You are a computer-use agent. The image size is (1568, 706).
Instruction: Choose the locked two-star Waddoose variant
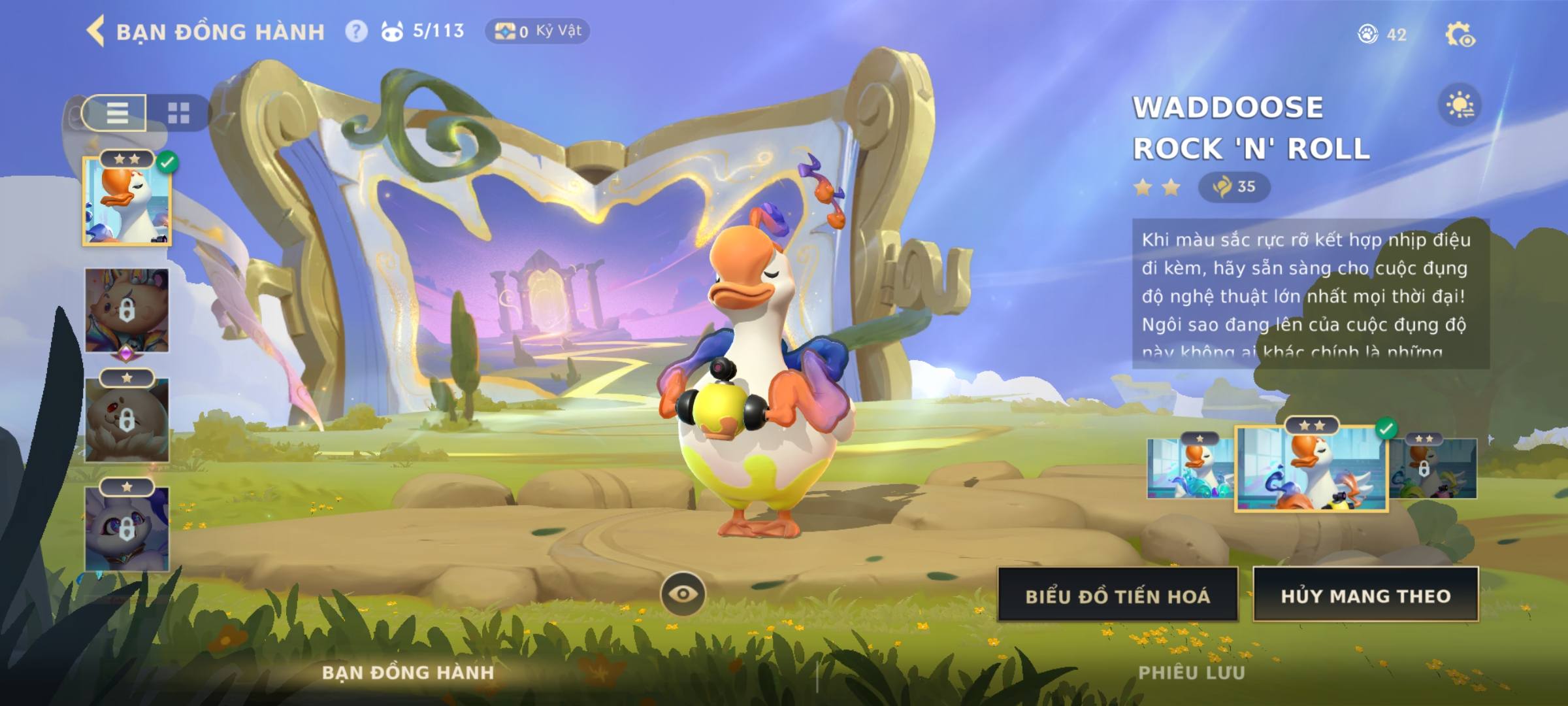coord(1433,468)
